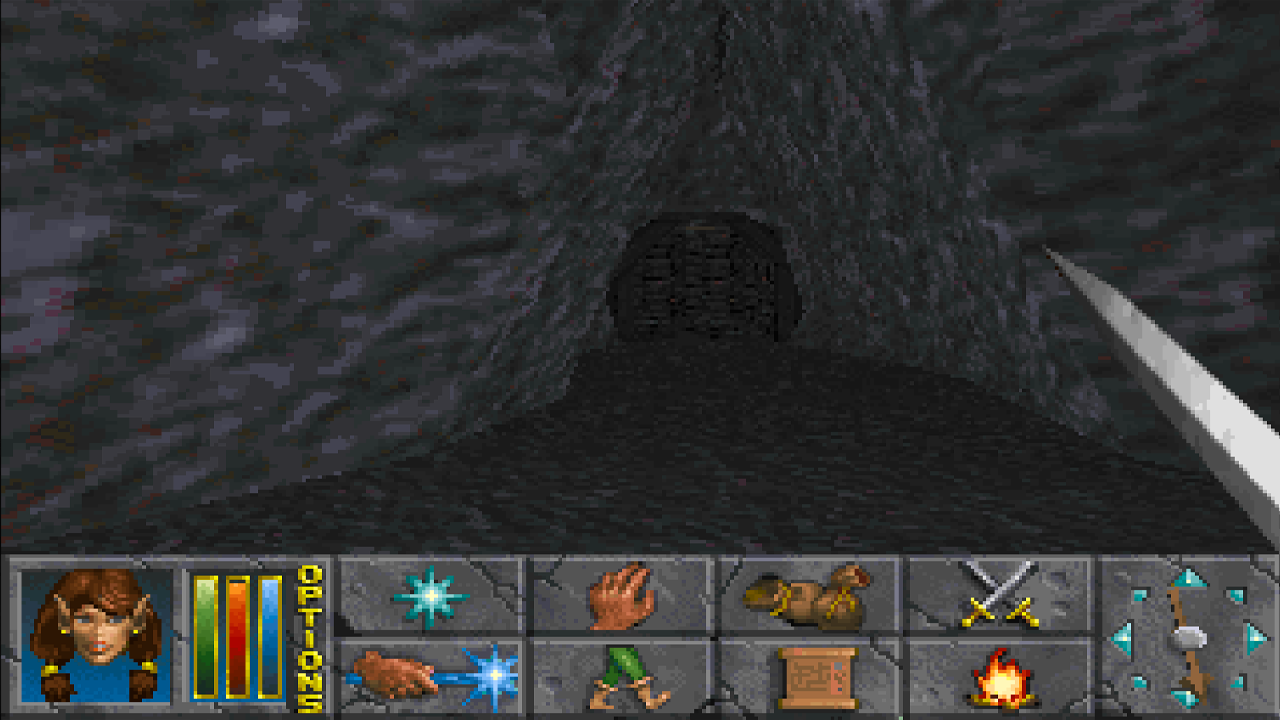Open transportation options with the green legs icon
This screenshot has height=720, width=1280.
point(624,678)
